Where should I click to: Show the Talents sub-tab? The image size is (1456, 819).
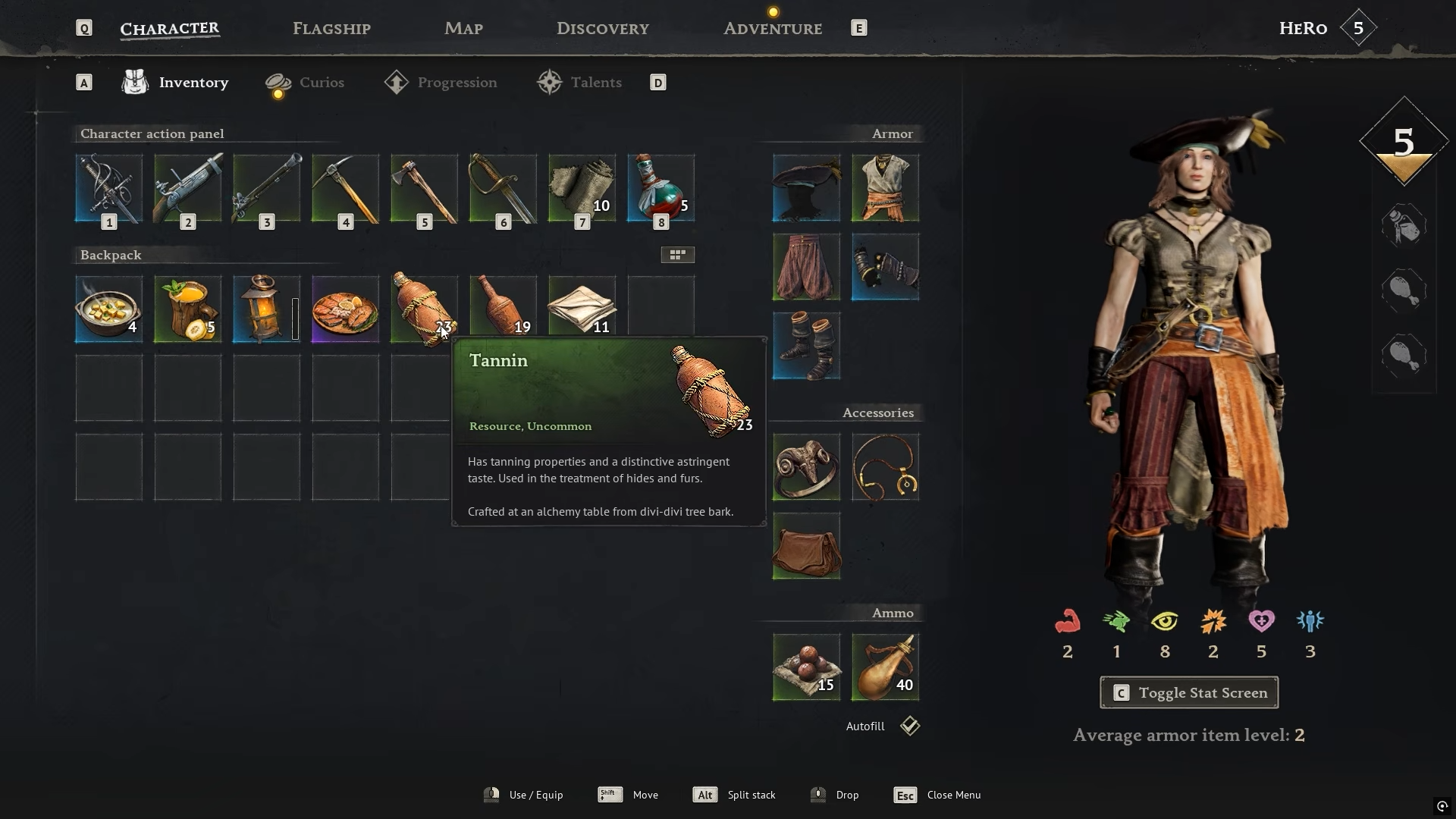[595, 83]
